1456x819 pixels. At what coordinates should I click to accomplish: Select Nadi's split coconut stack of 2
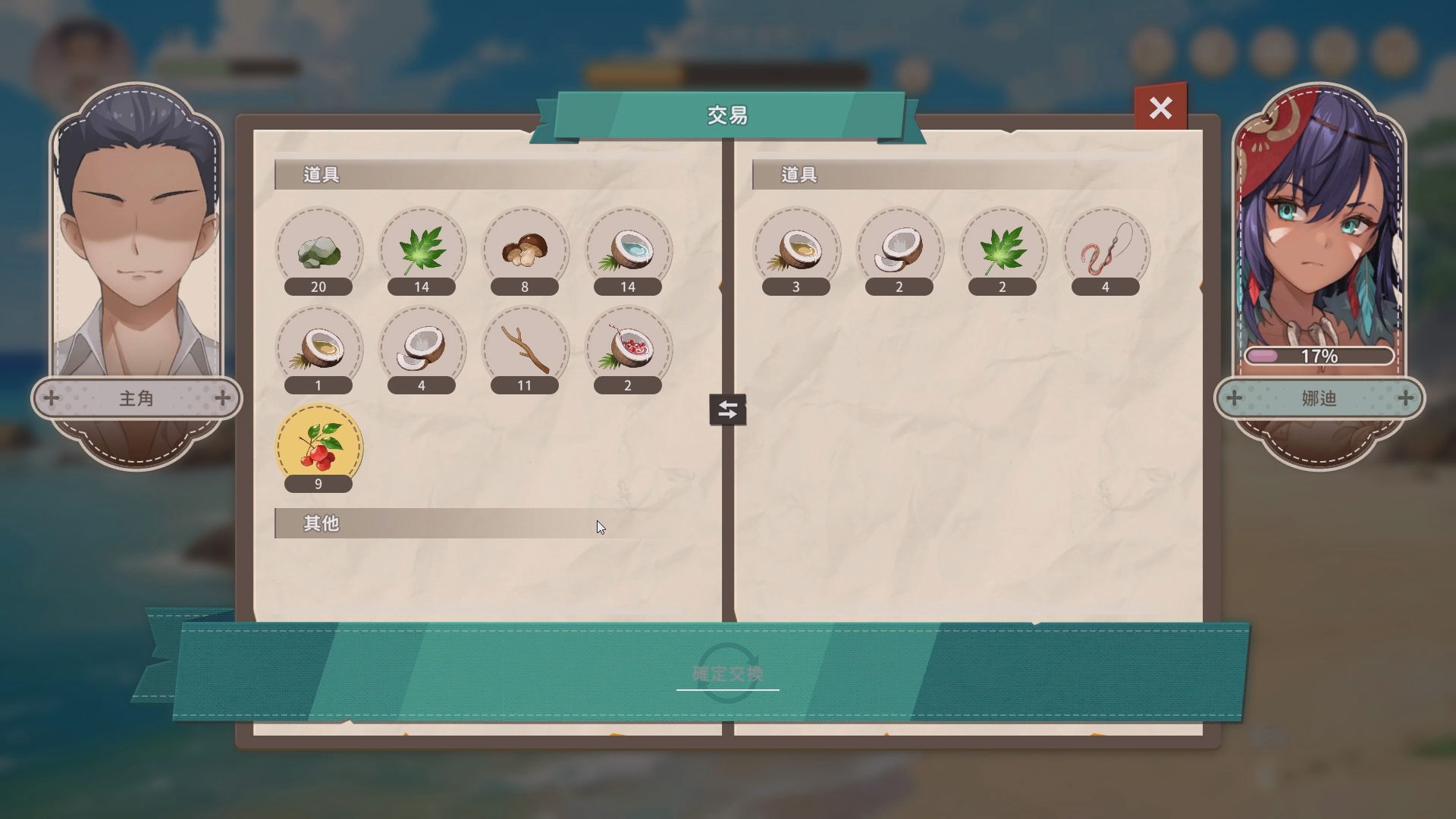pyautogui.click(x=899, y=251)
